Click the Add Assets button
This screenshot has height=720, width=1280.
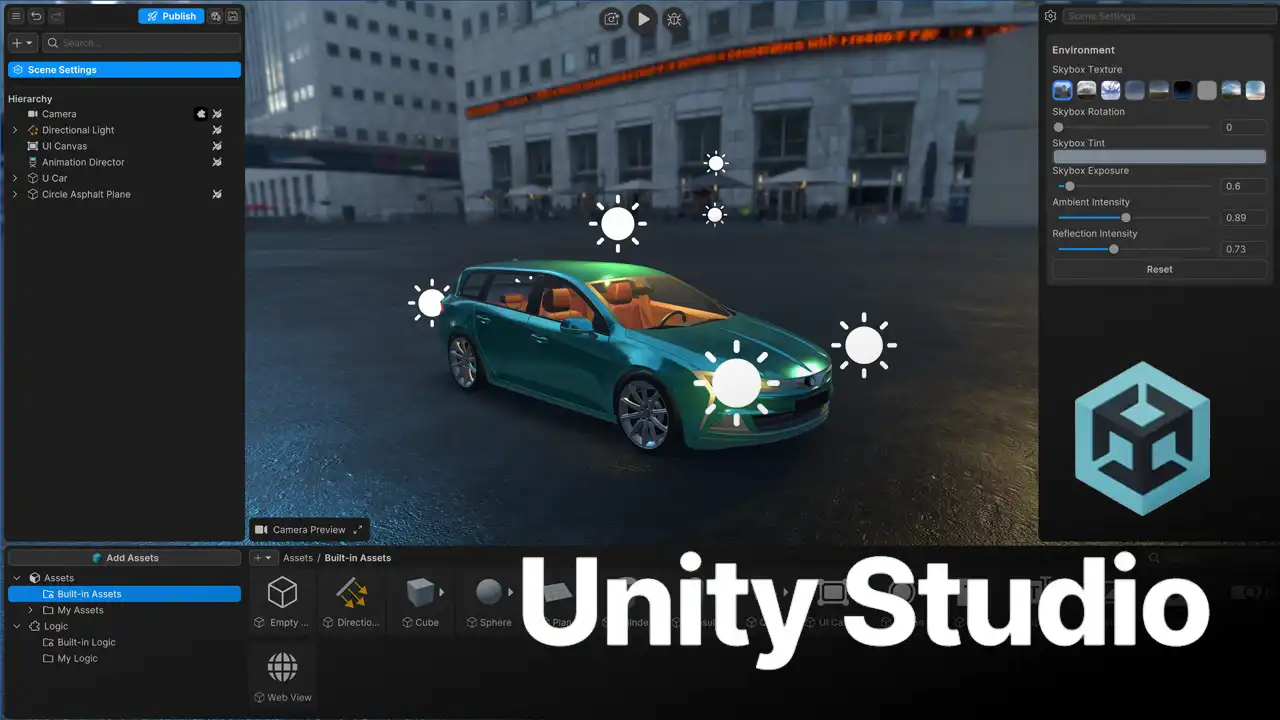125,558
